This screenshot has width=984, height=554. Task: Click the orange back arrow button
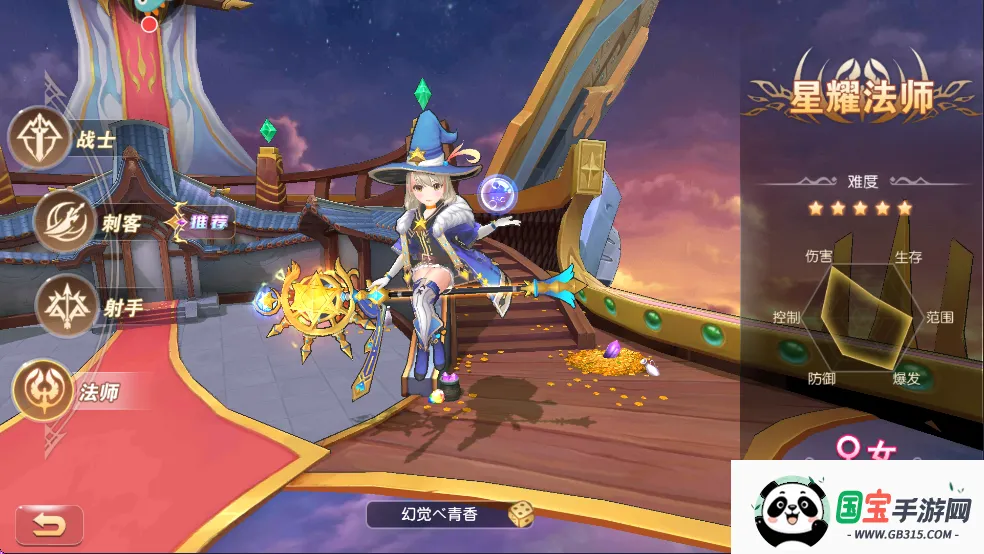(x=48, y=525)
